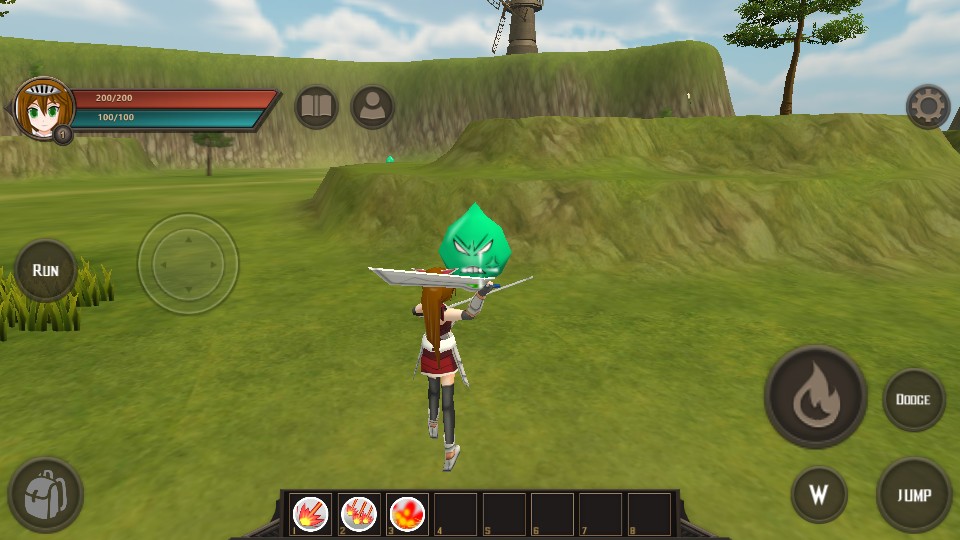Tap the Dodge button

pyautogui.click(x=913, y=399)
